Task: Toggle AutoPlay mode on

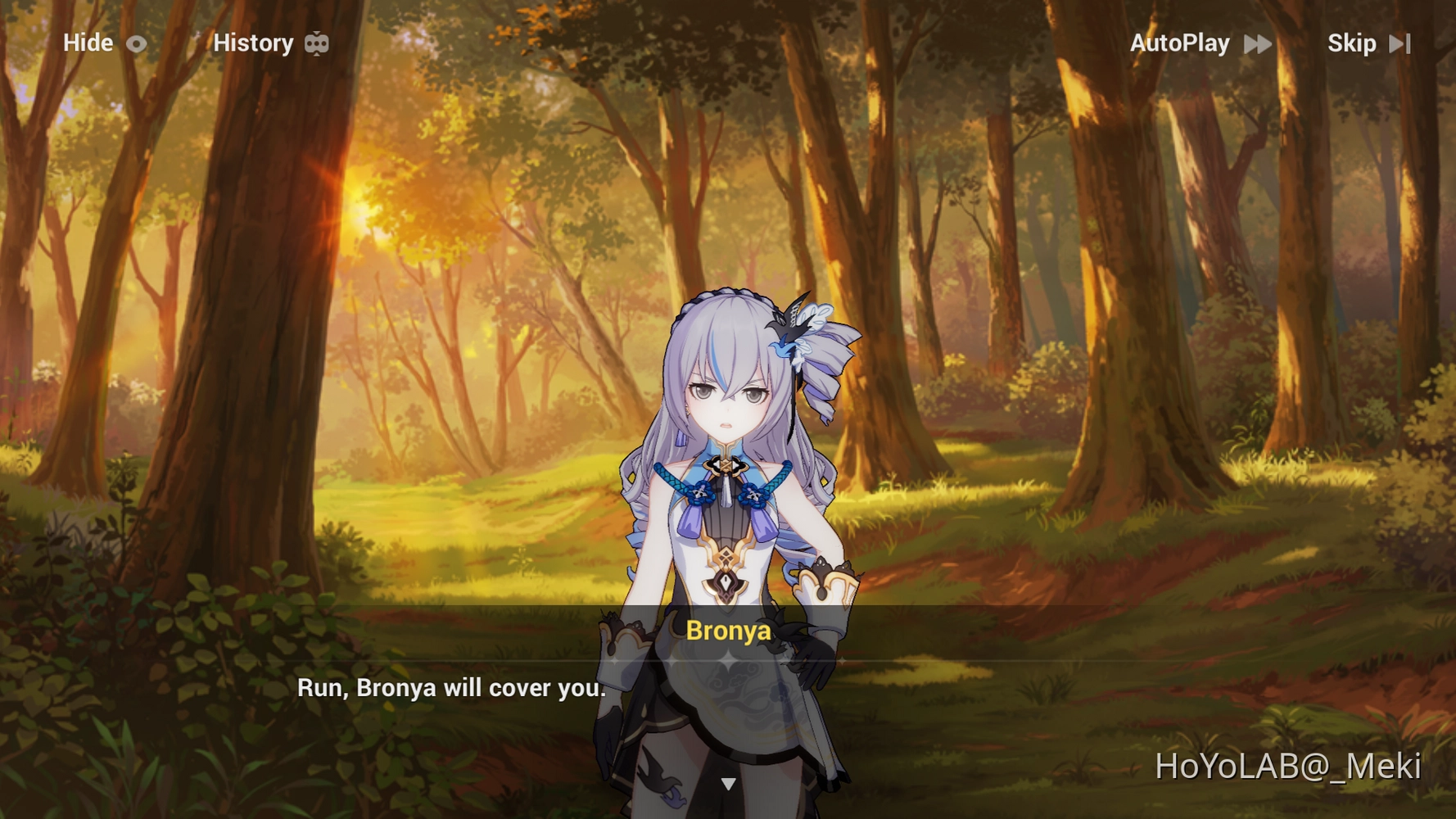Action: 1180,43
